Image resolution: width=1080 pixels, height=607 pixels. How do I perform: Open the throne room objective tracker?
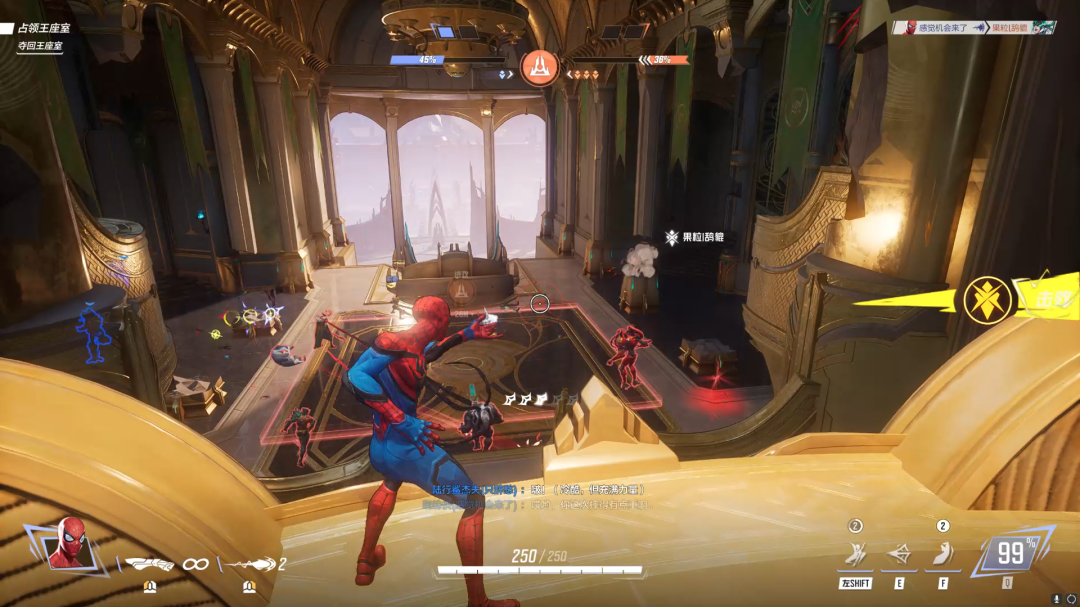coord(40,37)
